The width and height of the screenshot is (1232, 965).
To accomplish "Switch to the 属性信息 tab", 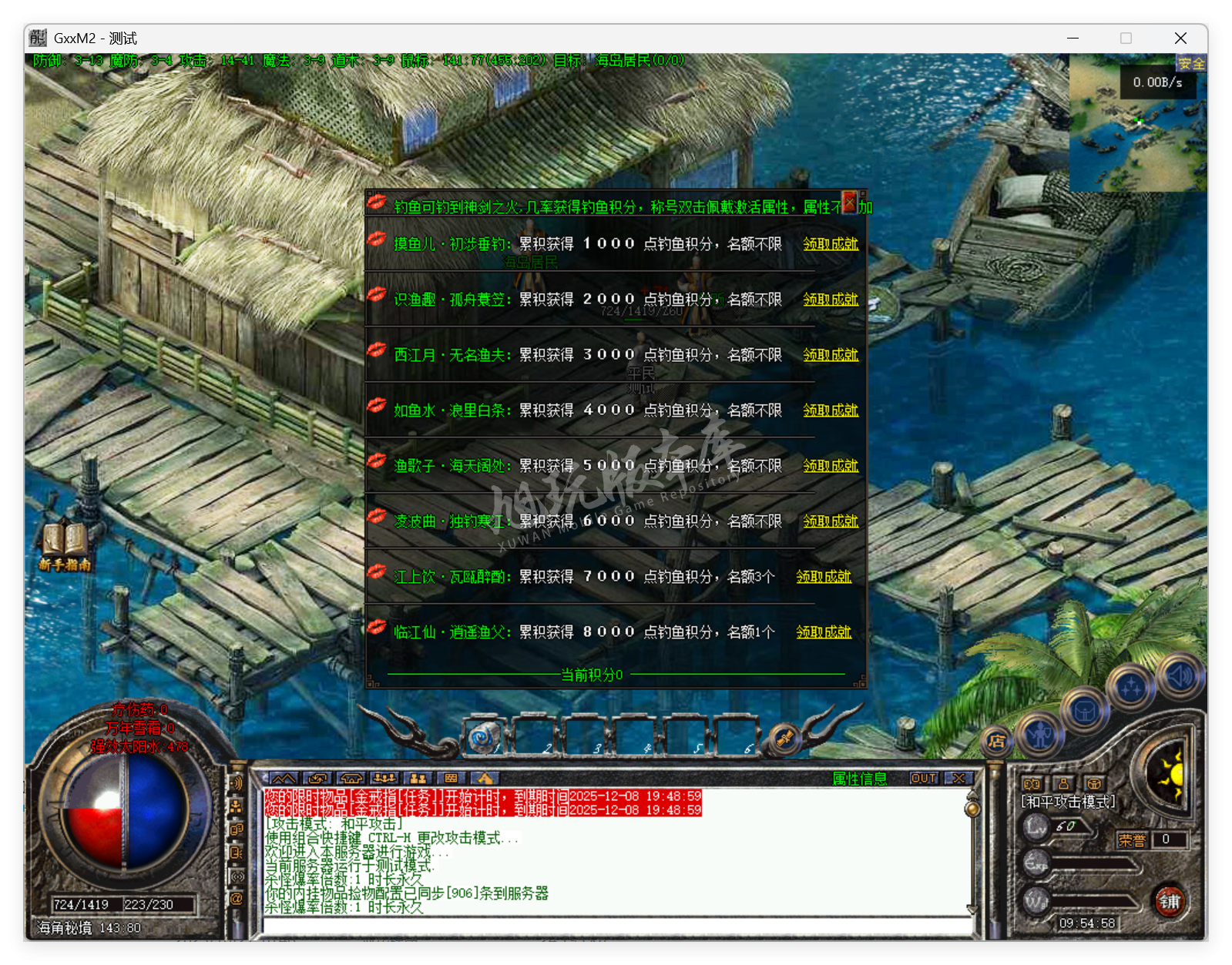I will (859, 779).
